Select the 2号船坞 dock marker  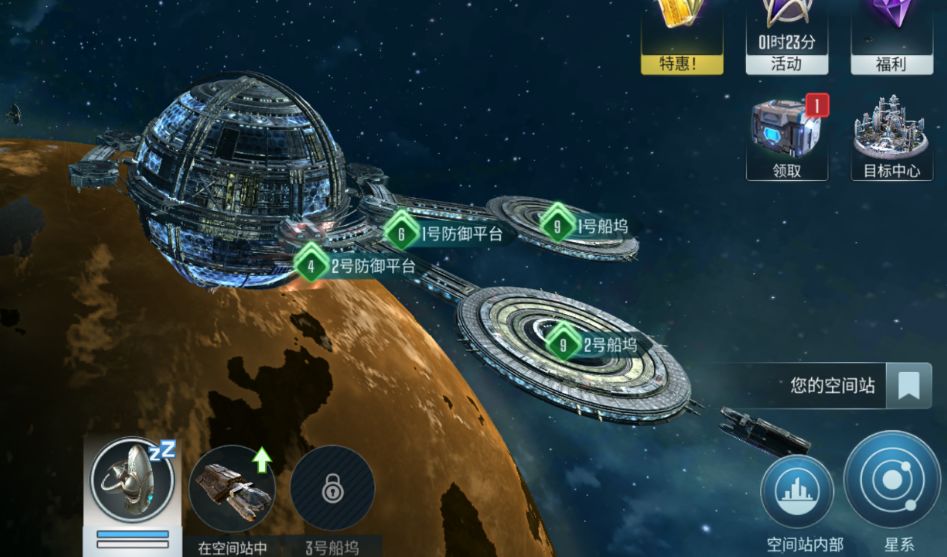pyautogui.click(x=597, y=346)
